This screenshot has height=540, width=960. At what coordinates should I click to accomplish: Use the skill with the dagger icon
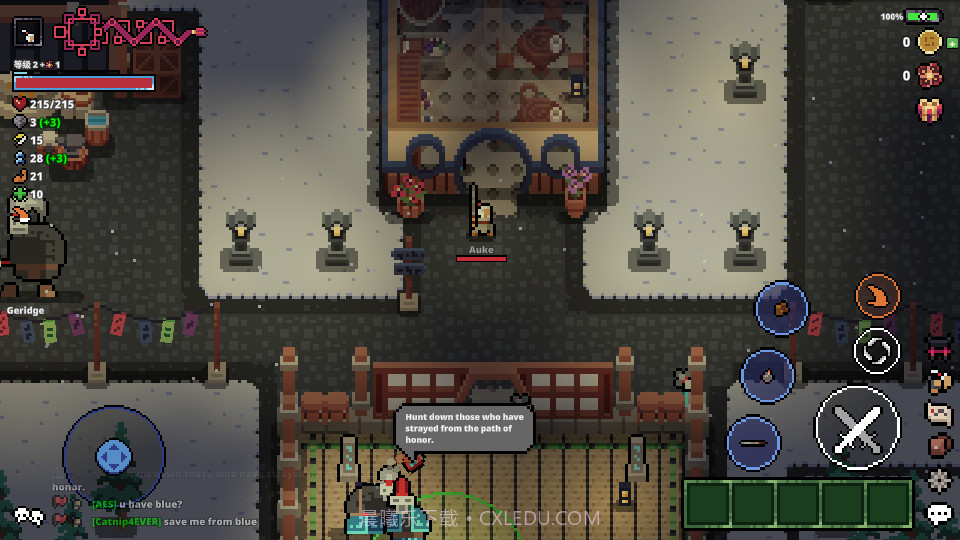[754, 443]
